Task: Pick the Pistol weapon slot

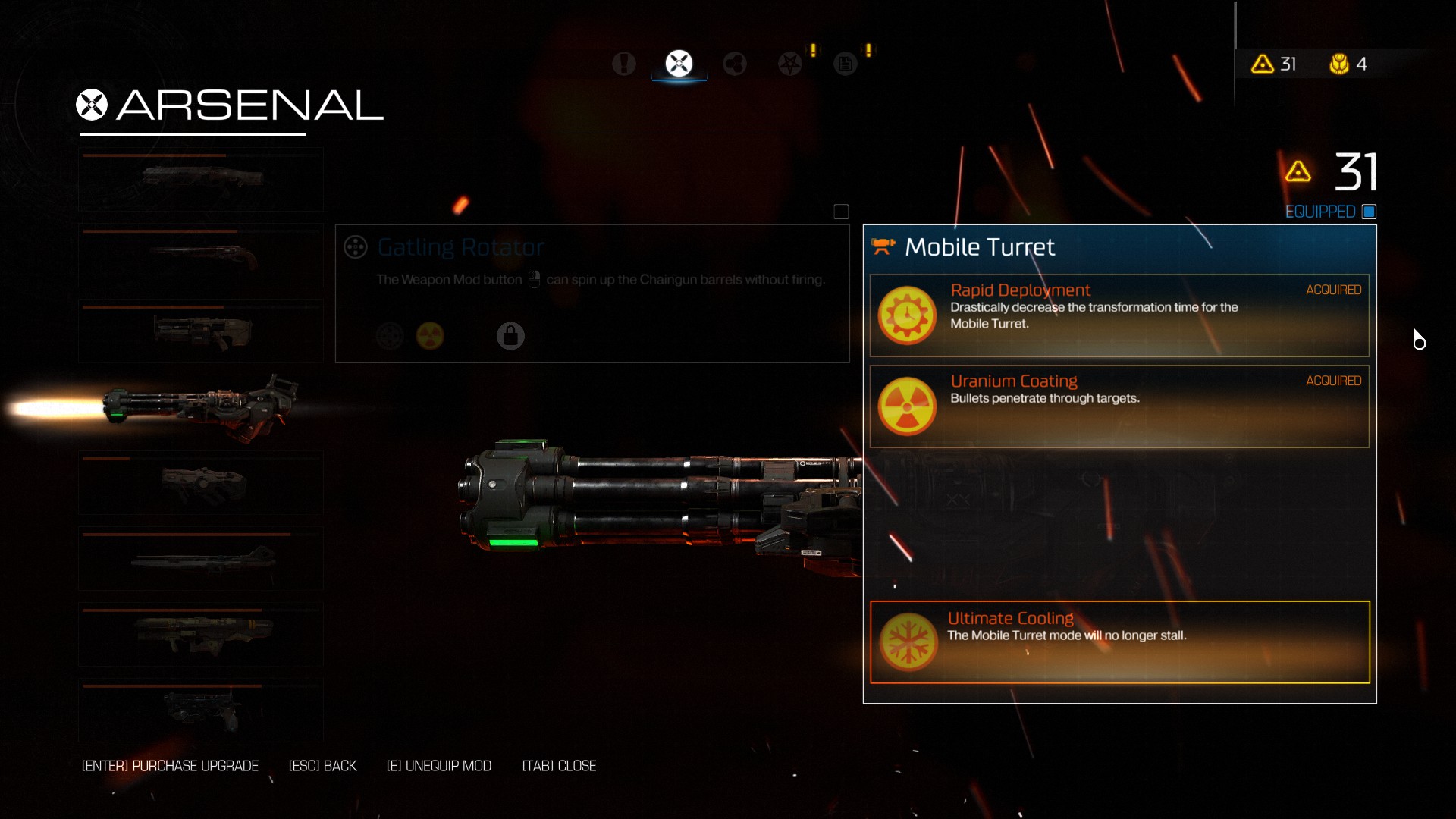Action: [201, 711]
